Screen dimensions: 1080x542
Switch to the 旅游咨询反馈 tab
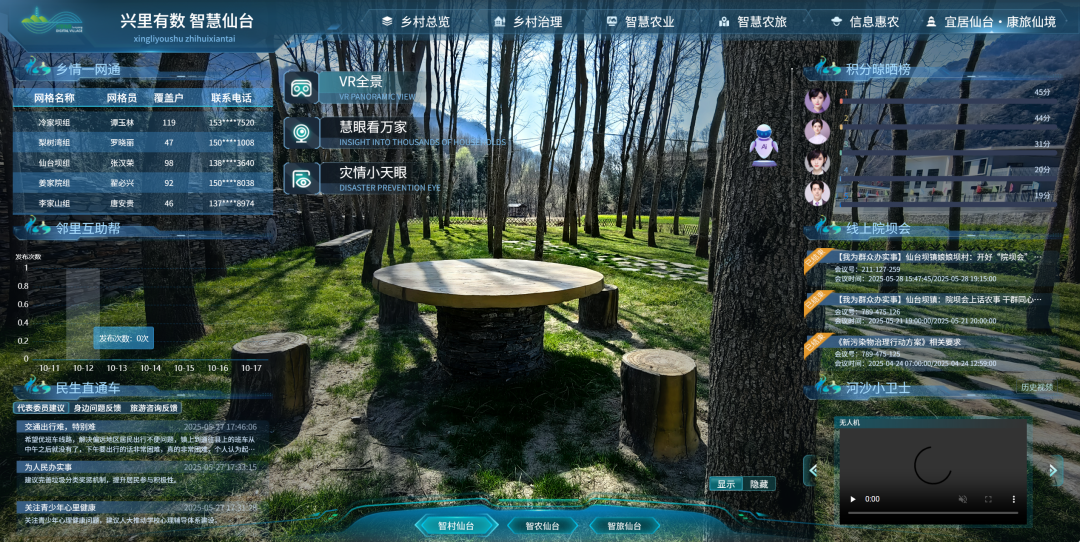[x=153, y=408]
